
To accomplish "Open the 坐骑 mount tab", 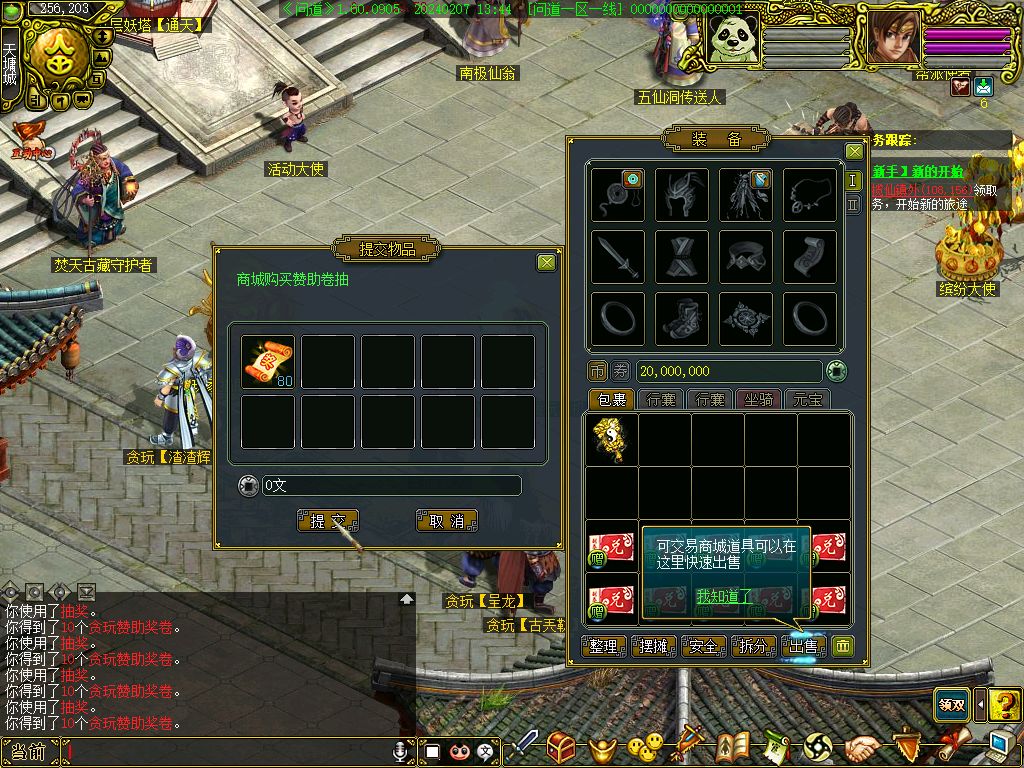I will click(759, 399).
